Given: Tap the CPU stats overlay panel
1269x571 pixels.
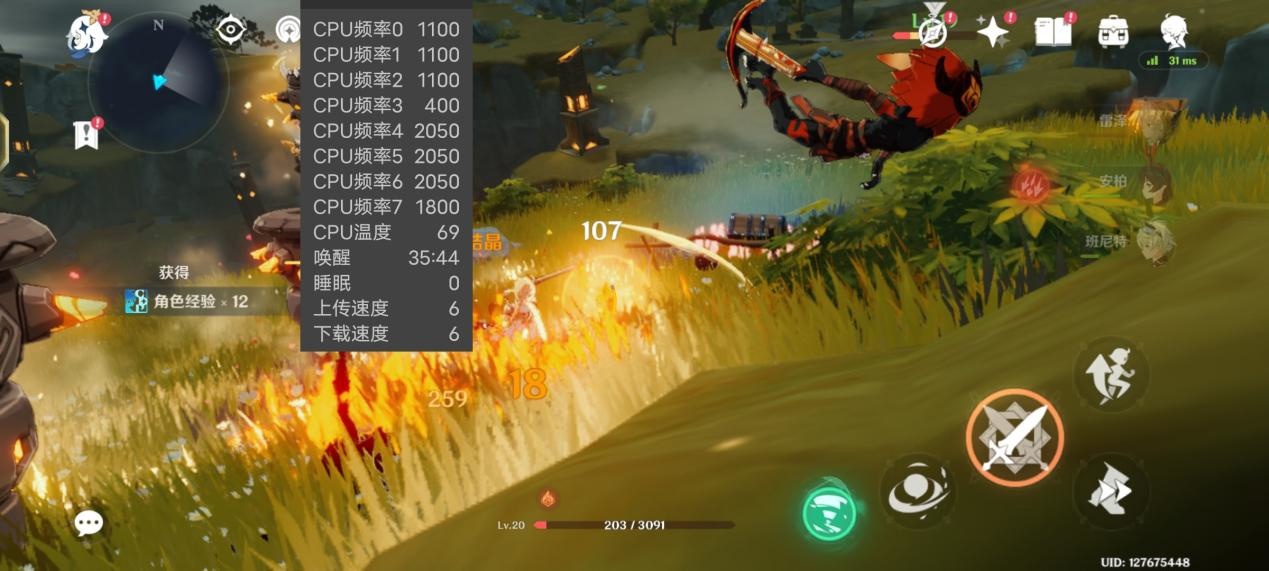Looking at the screenshot, I should (386, 181).
